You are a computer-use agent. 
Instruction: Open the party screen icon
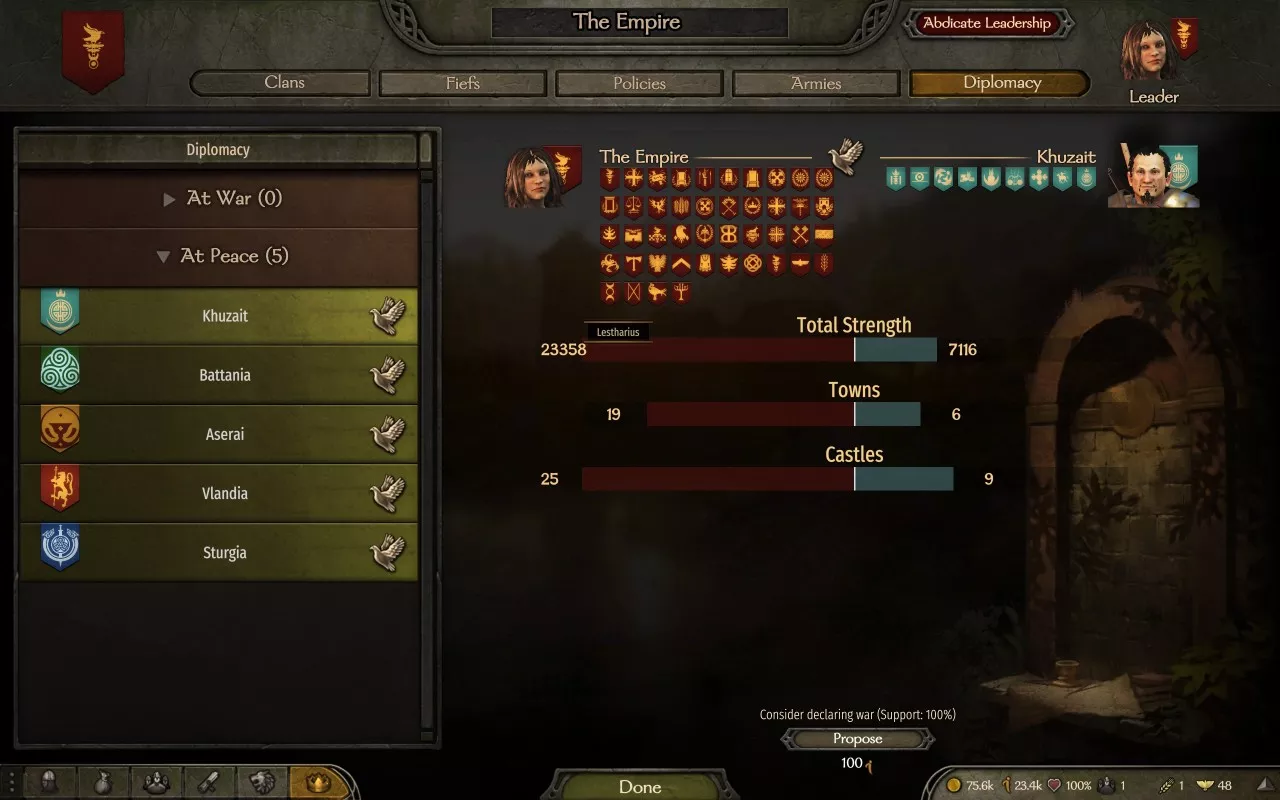[155, 782]
